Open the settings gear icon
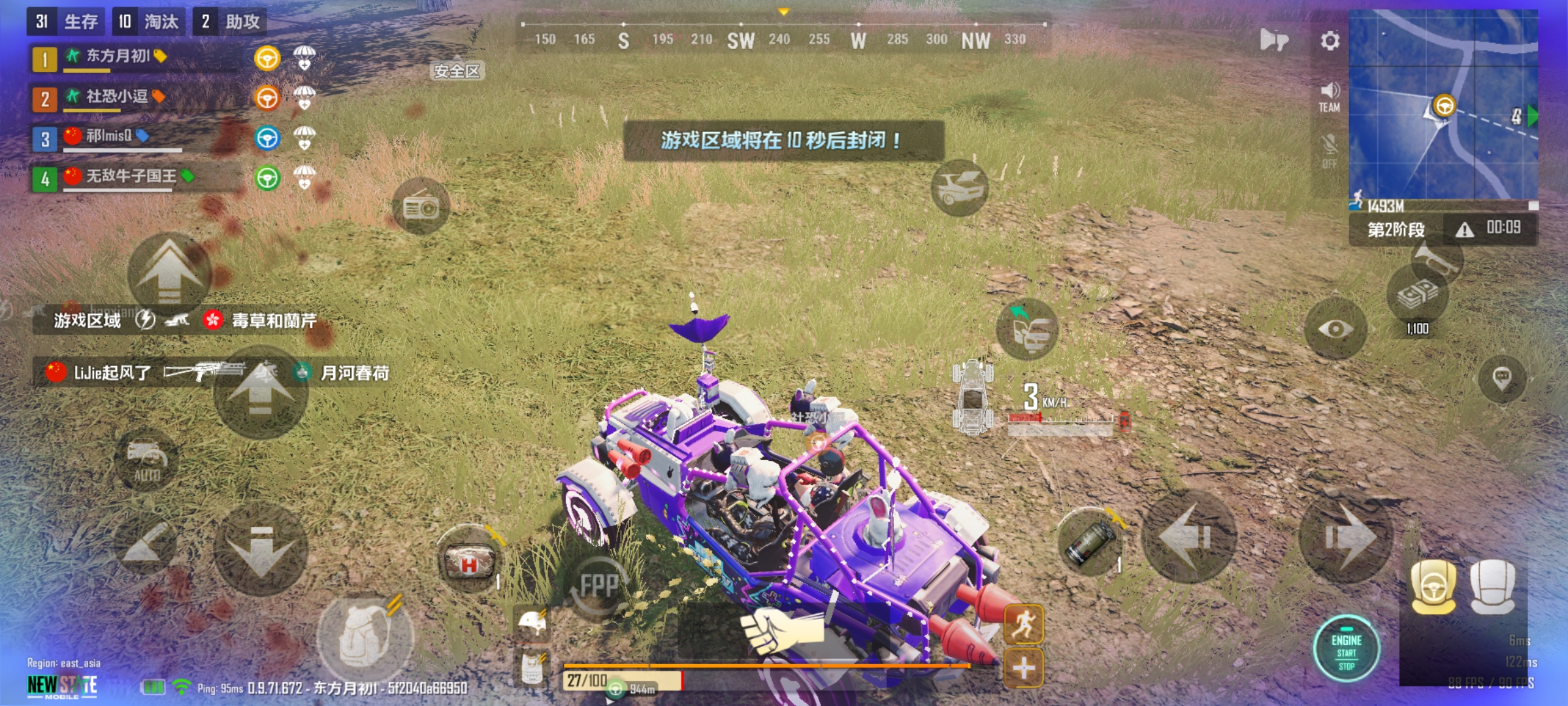 (1330, 41)
